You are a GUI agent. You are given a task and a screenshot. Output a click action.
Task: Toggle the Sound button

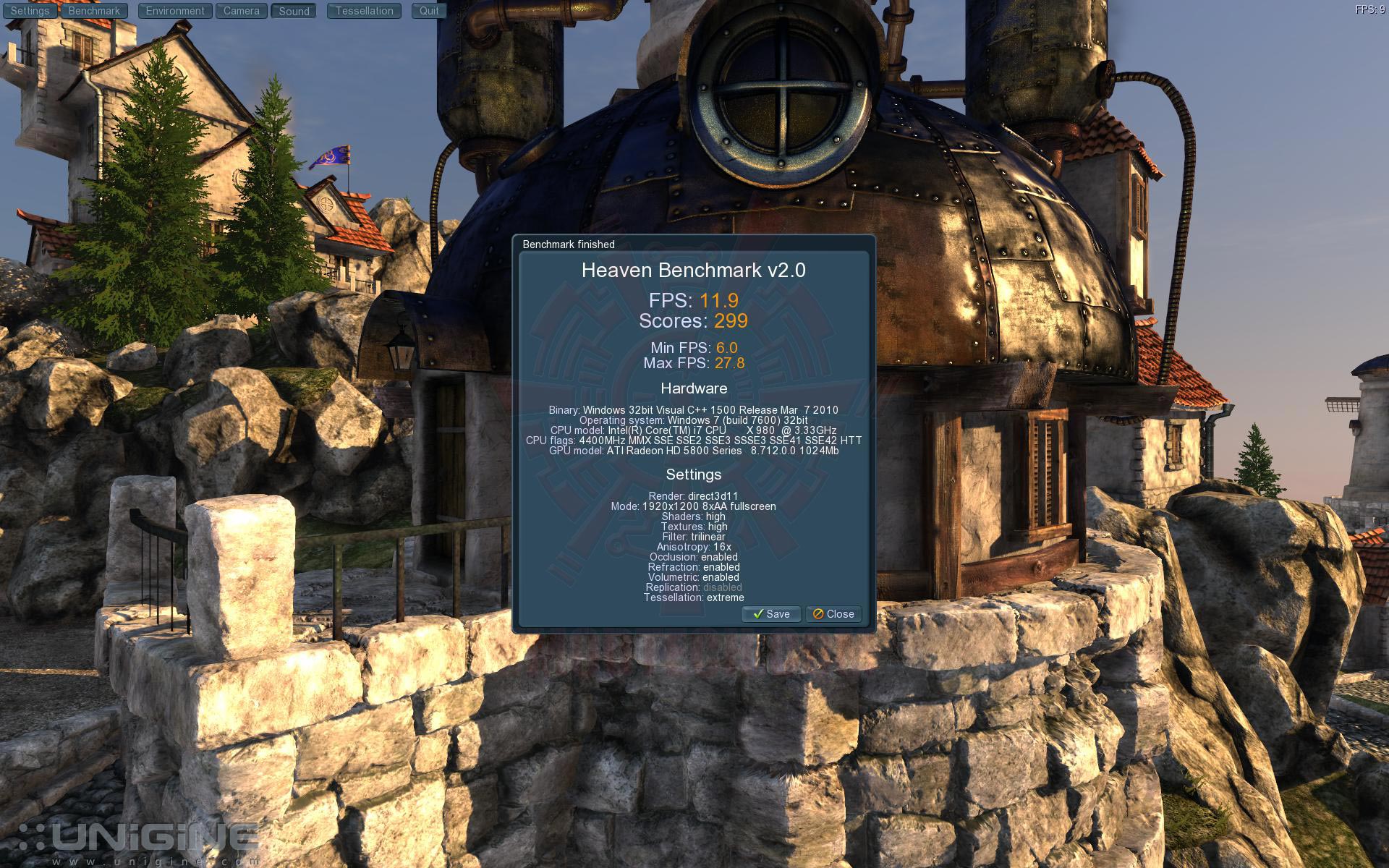tap(294, 11)
